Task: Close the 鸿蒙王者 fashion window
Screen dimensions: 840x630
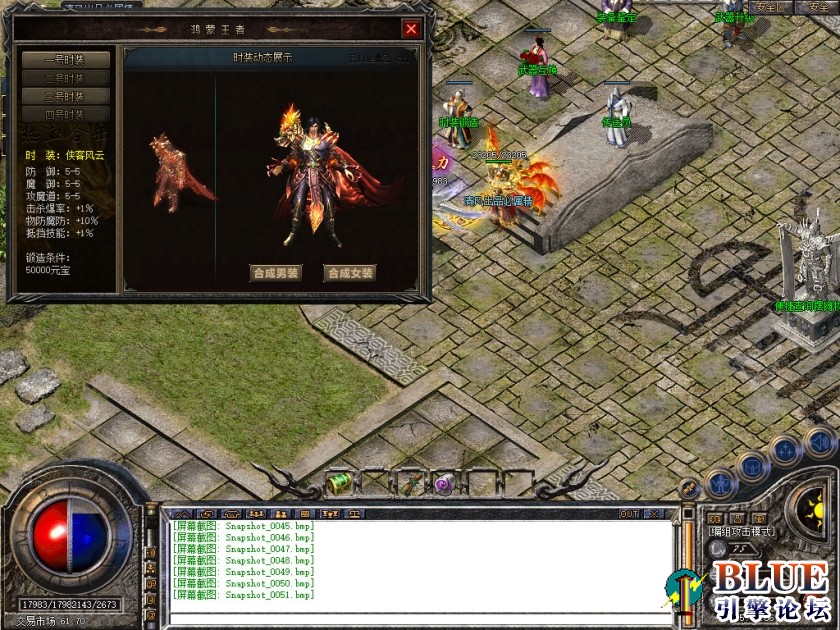Action: 411,29
